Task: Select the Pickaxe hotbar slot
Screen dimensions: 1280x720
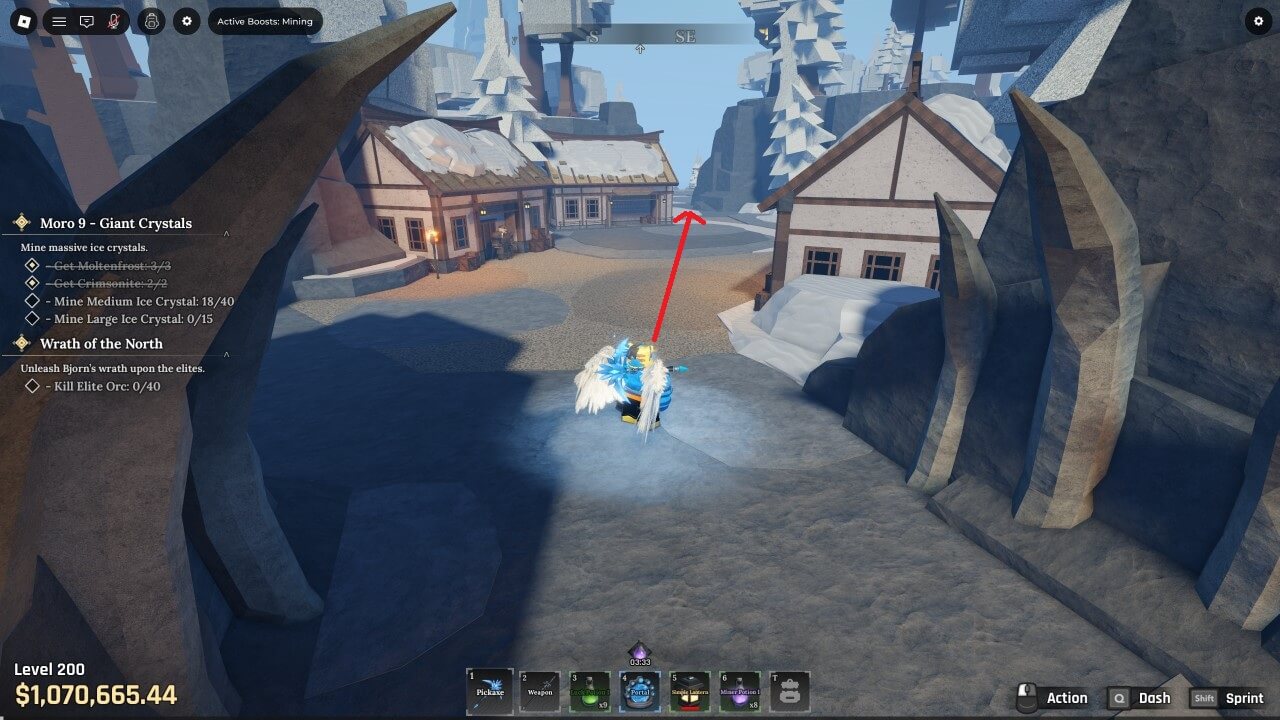Action: pos(490,691)
